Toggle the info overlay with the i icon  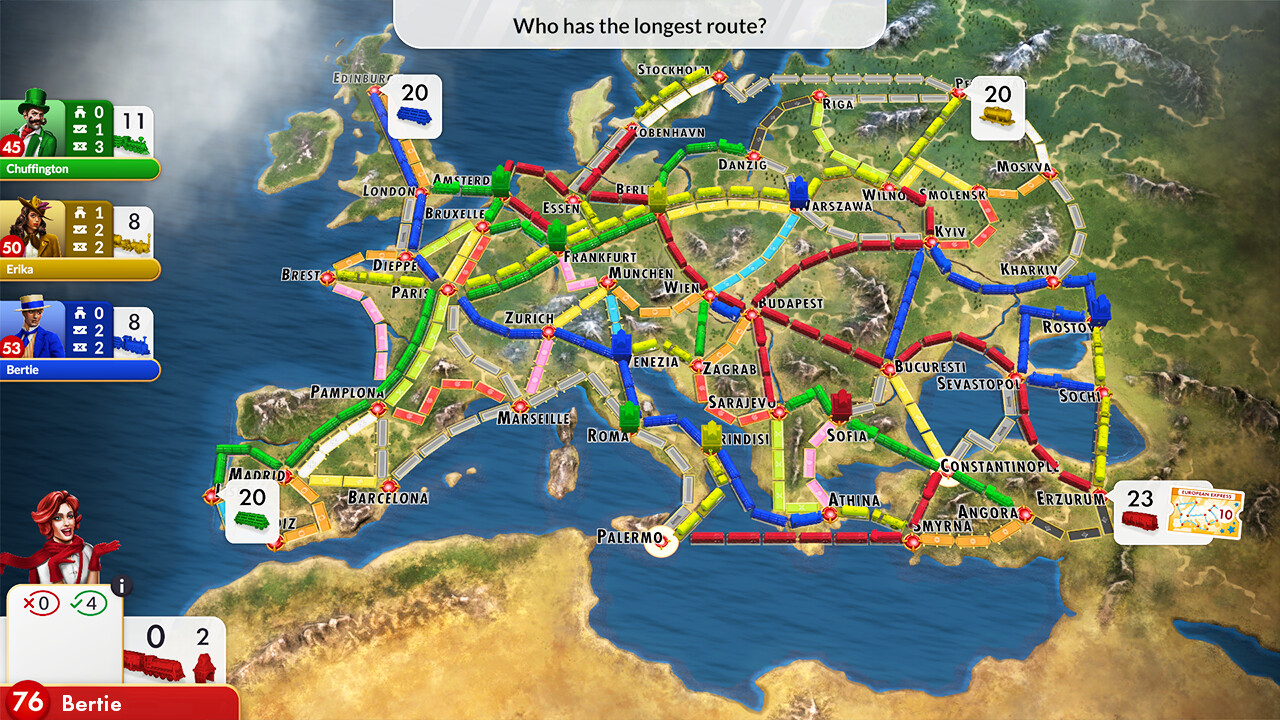121,588
